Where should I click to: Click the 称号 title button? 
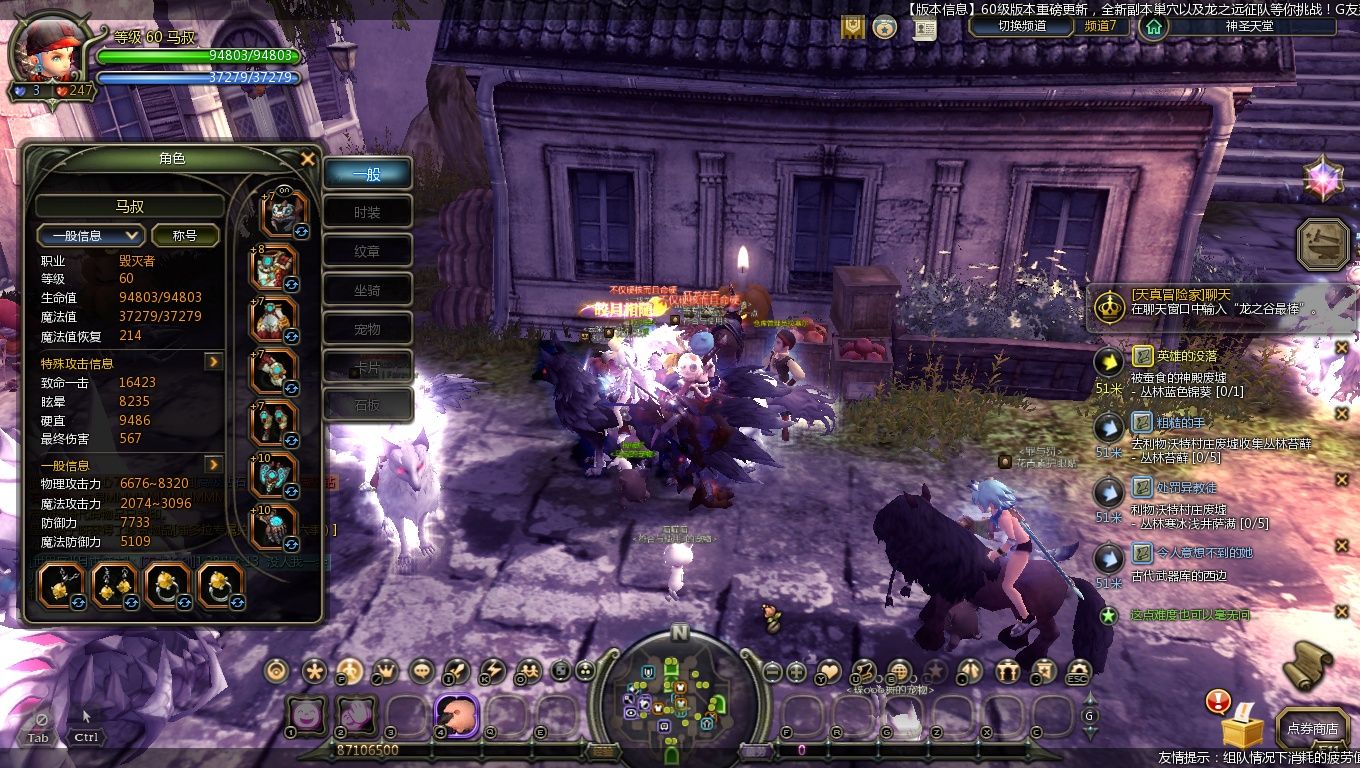185,235
